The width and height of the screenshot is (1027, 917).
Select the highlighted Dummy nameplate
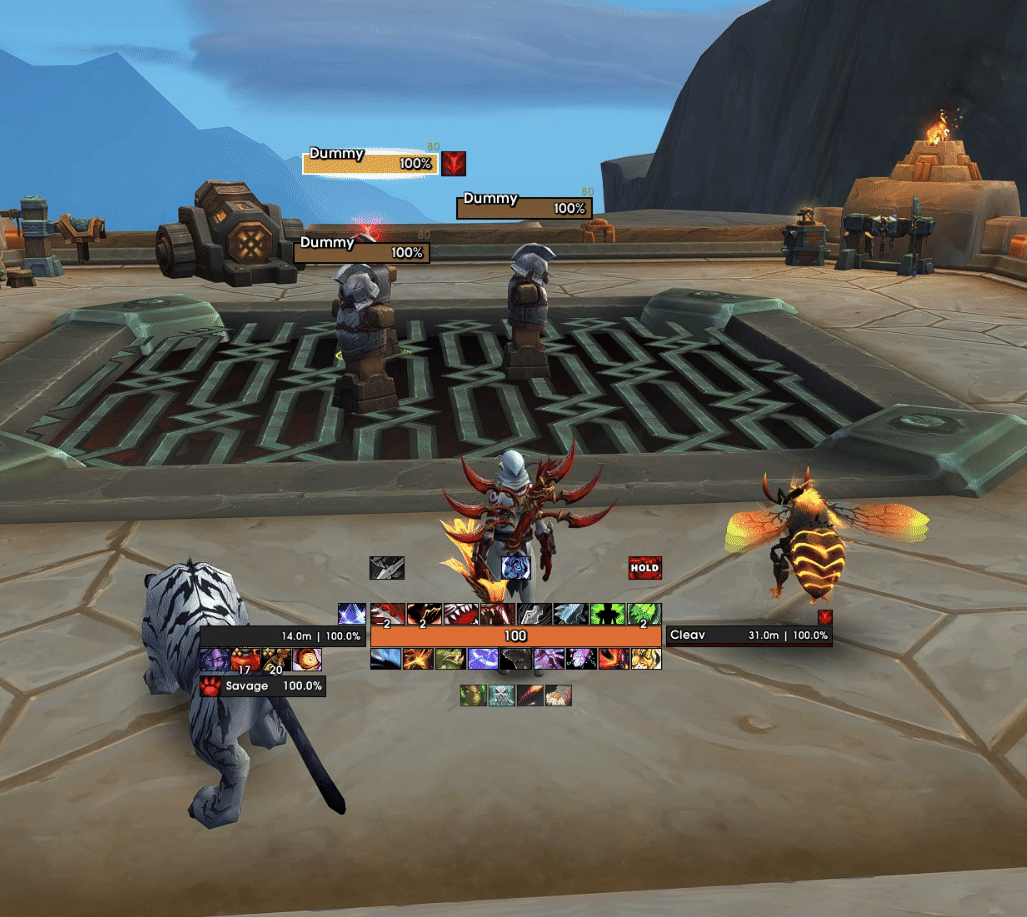coord(371,163)
